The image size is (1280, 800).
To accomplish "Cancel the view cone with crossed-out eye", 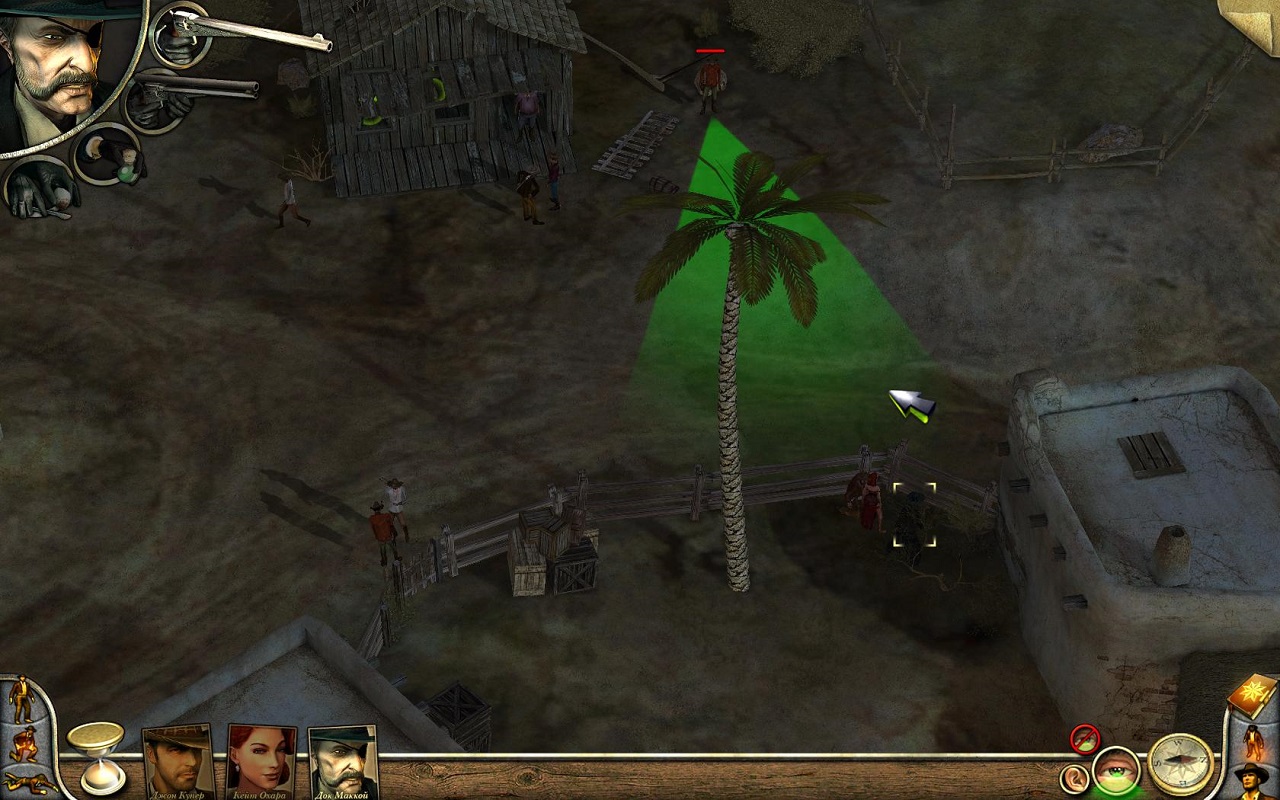I will coord(1085,739).
